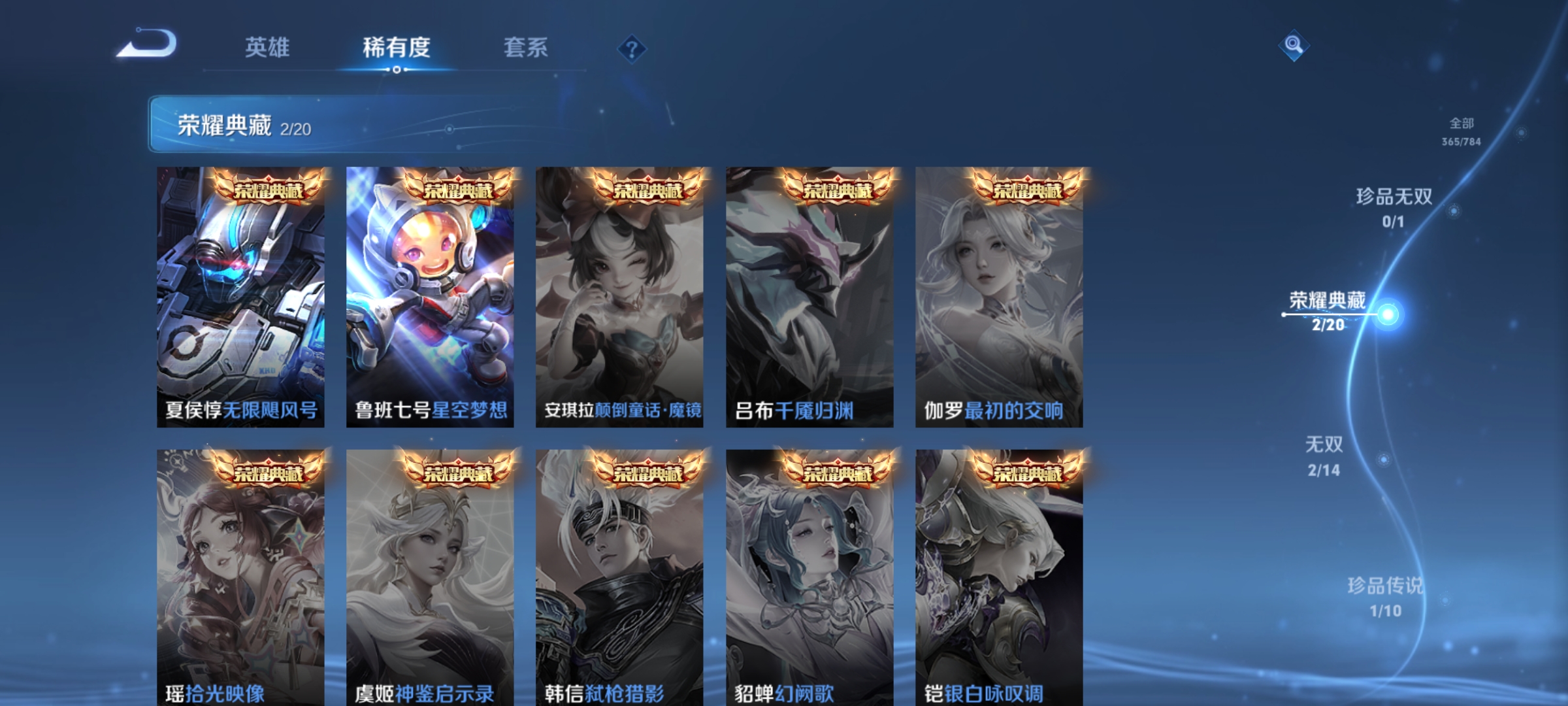Go to the 无双 rarity section
This screenshot has height=706, width=1568.
(1324, 456)
